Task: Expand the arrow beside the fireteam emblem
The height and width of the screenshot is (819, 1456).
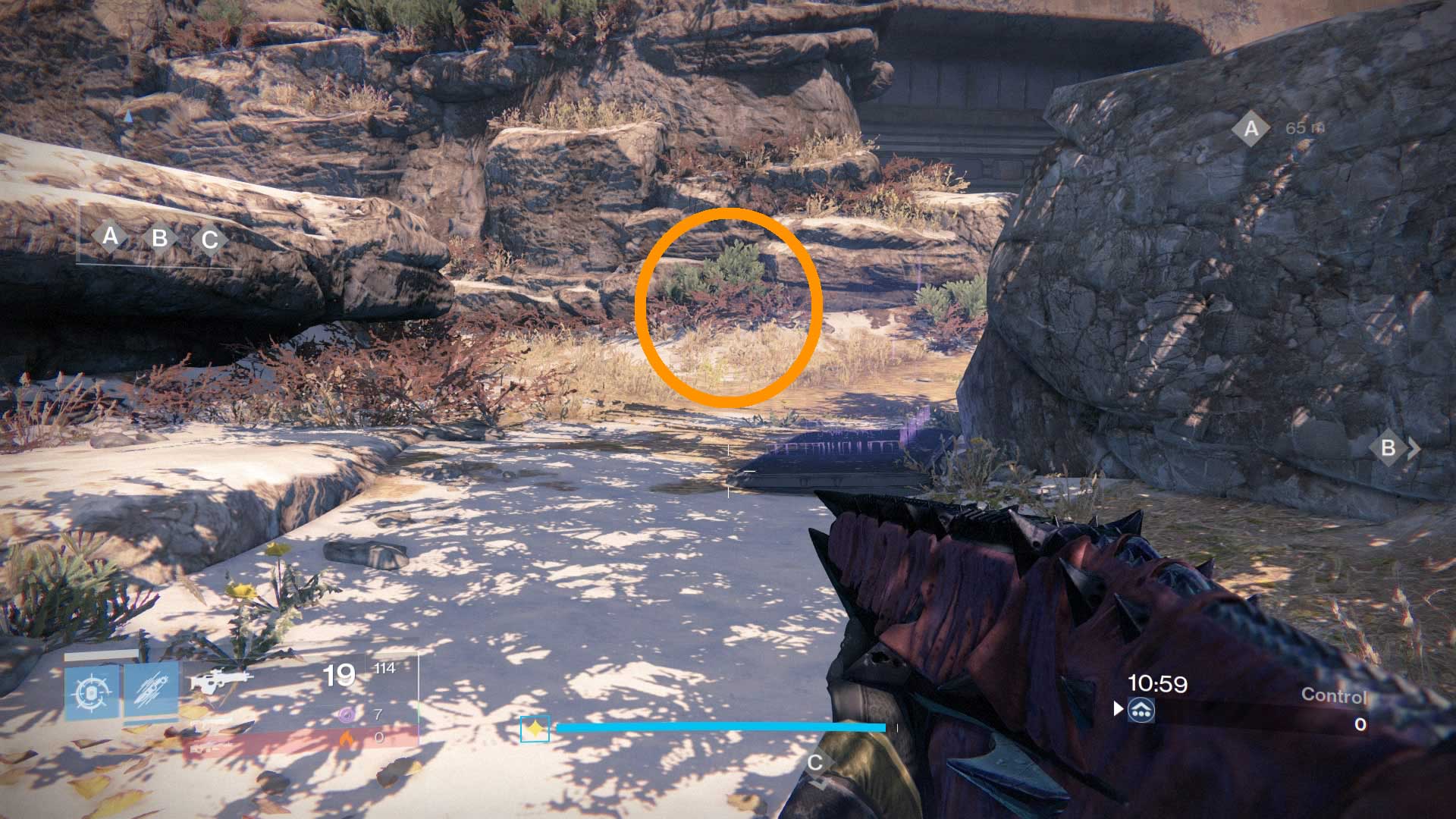Action: point(1118,711)
